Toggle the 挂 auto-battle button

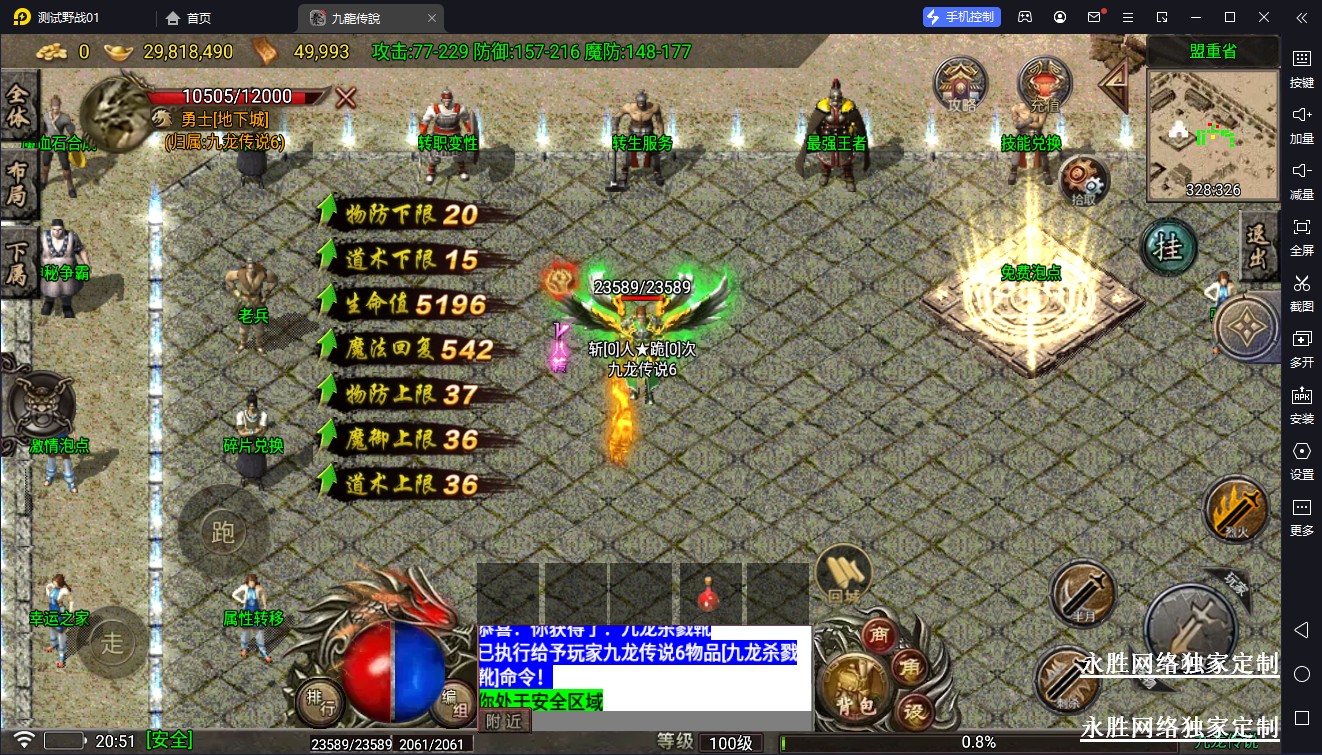click(1168, 246)
